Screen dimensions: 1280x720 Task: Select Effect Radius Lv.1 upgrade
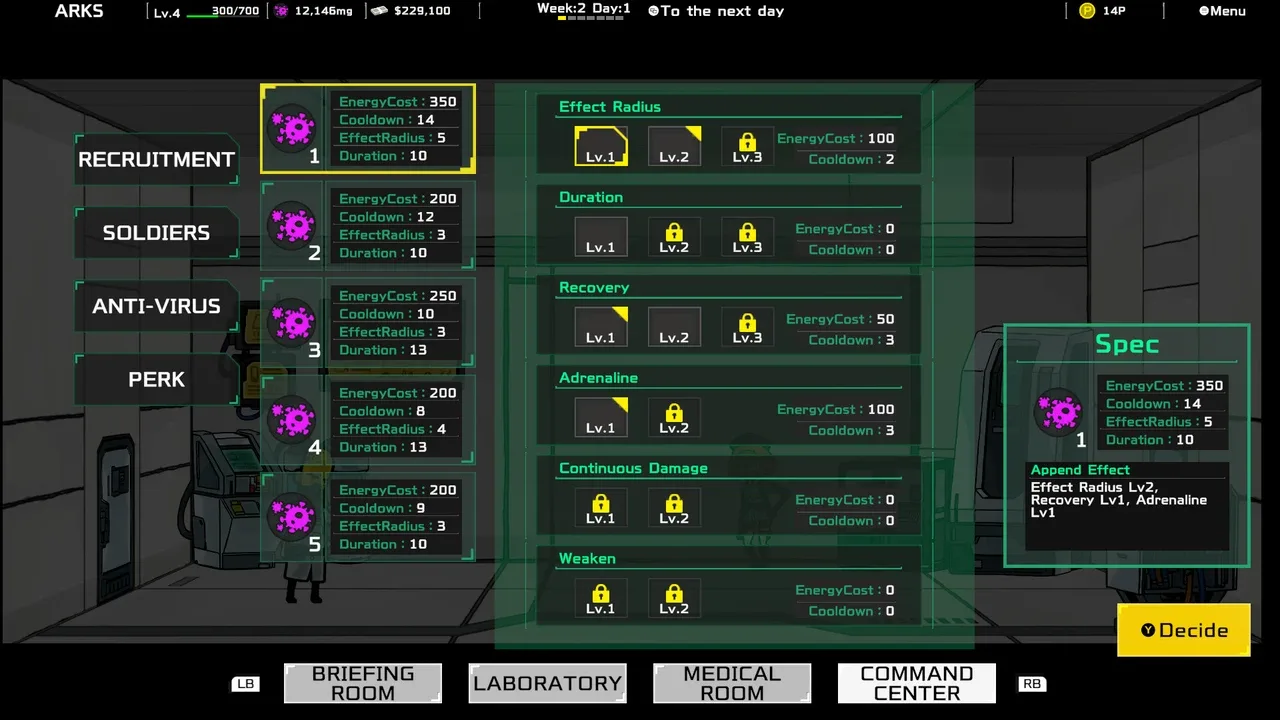point(600,146)
